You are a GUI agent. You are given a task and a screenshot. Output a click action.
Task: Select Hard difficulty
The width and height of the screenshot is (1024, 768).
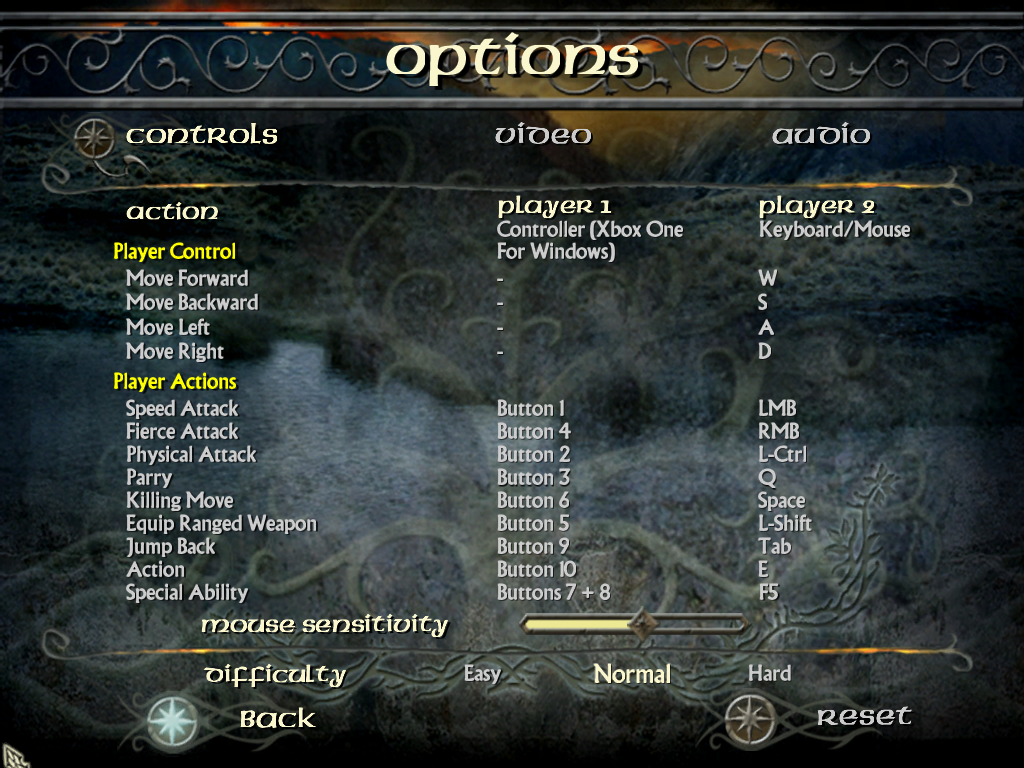pos(769,674)
